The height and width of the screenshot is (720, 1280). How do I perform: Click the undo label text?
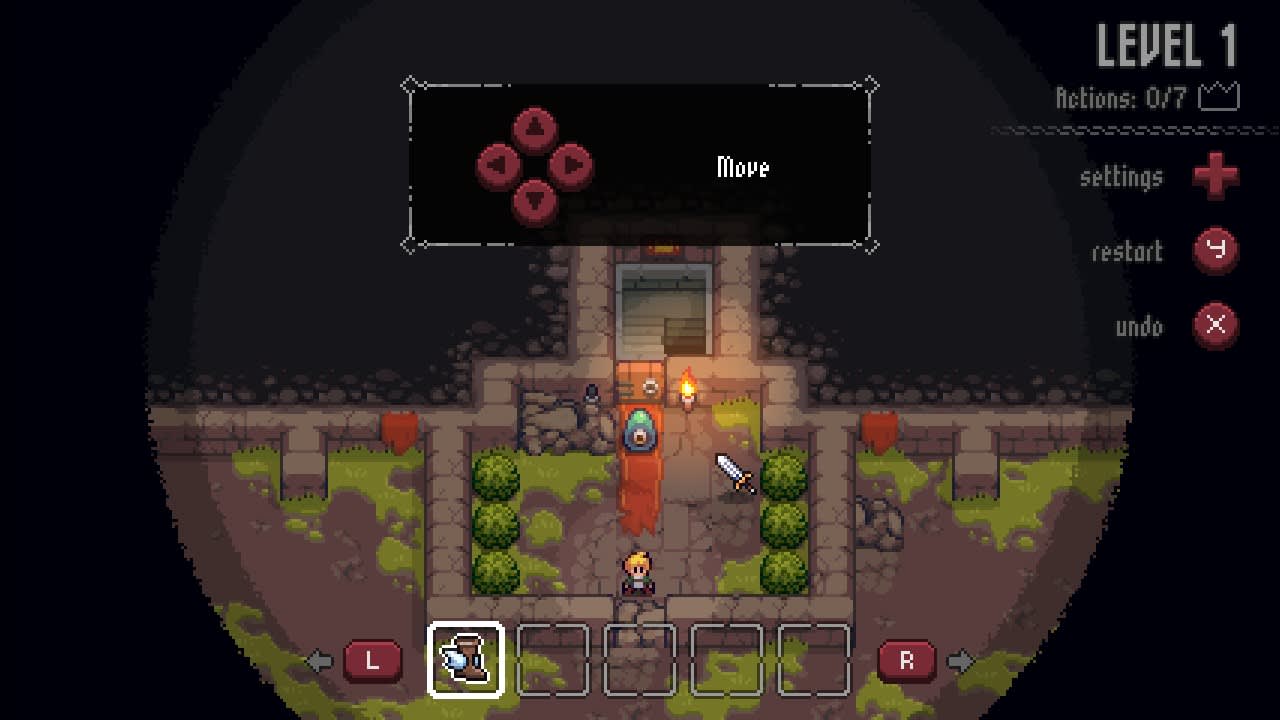pyautogui.click(x=1140, y=327)
